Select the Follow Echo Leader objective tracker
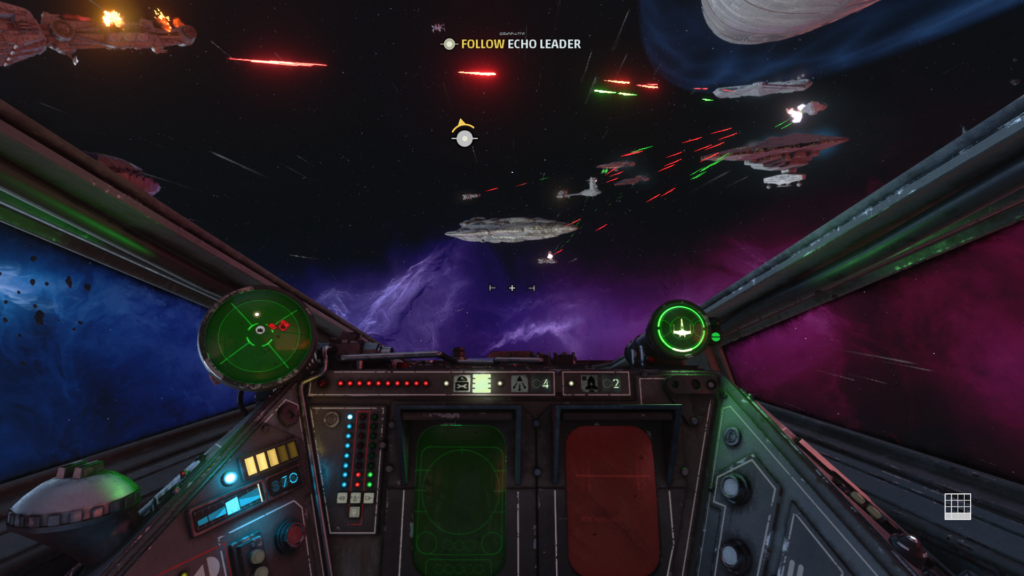The image size is (1024, 576). pyautogui.click(x=512, y=44)
